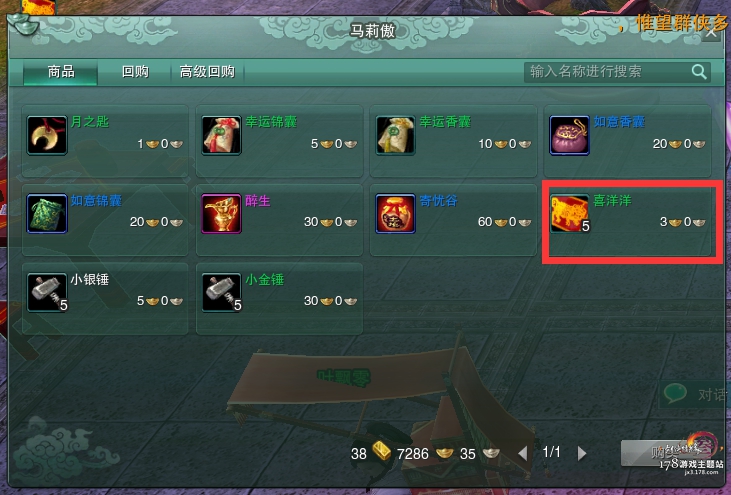Screen dimensions: 731x495
Task: Go to the previous shop page
Action: [522, 453]
